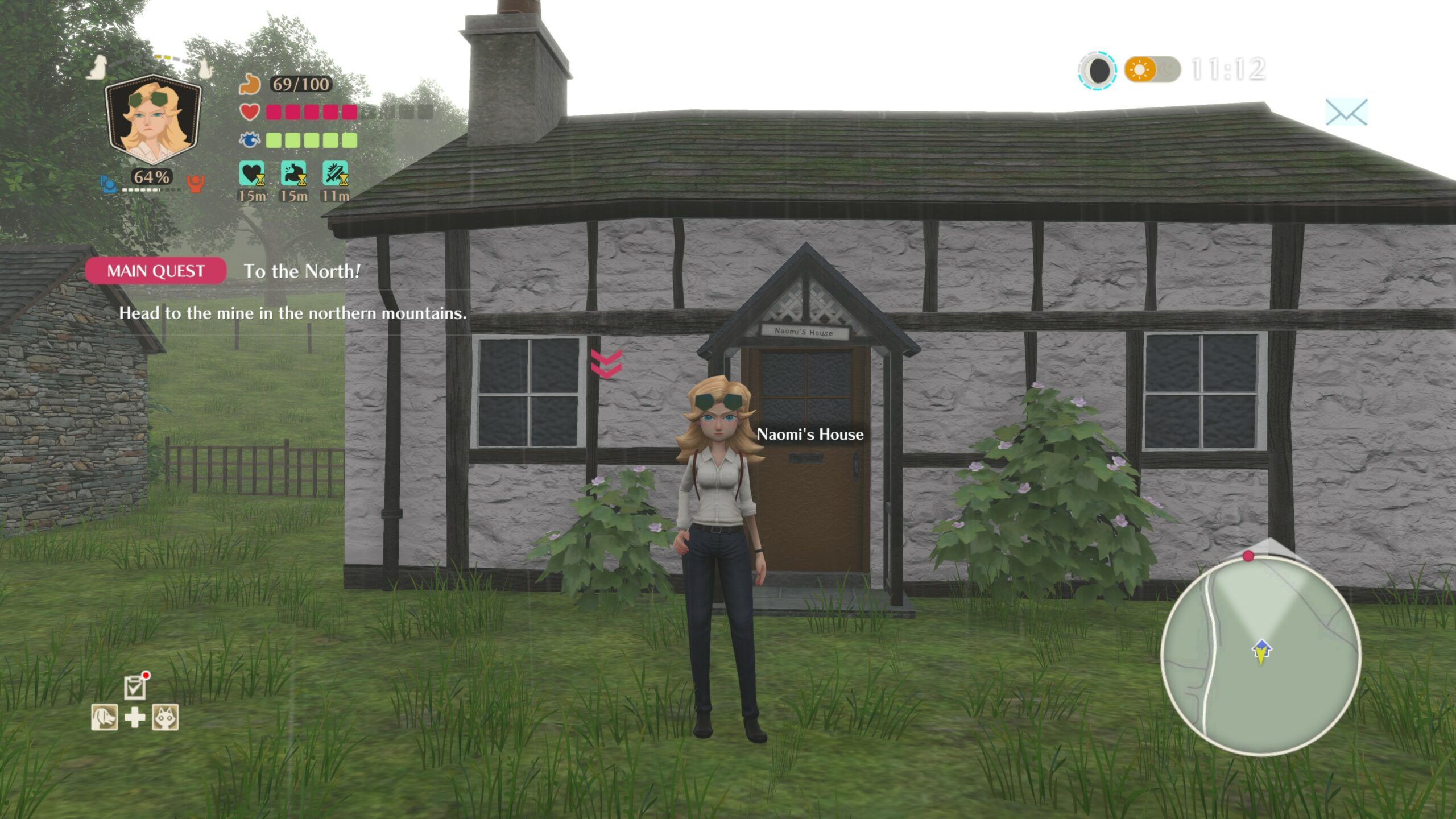Click the red quest marker on minimap

click(1248, 556)
